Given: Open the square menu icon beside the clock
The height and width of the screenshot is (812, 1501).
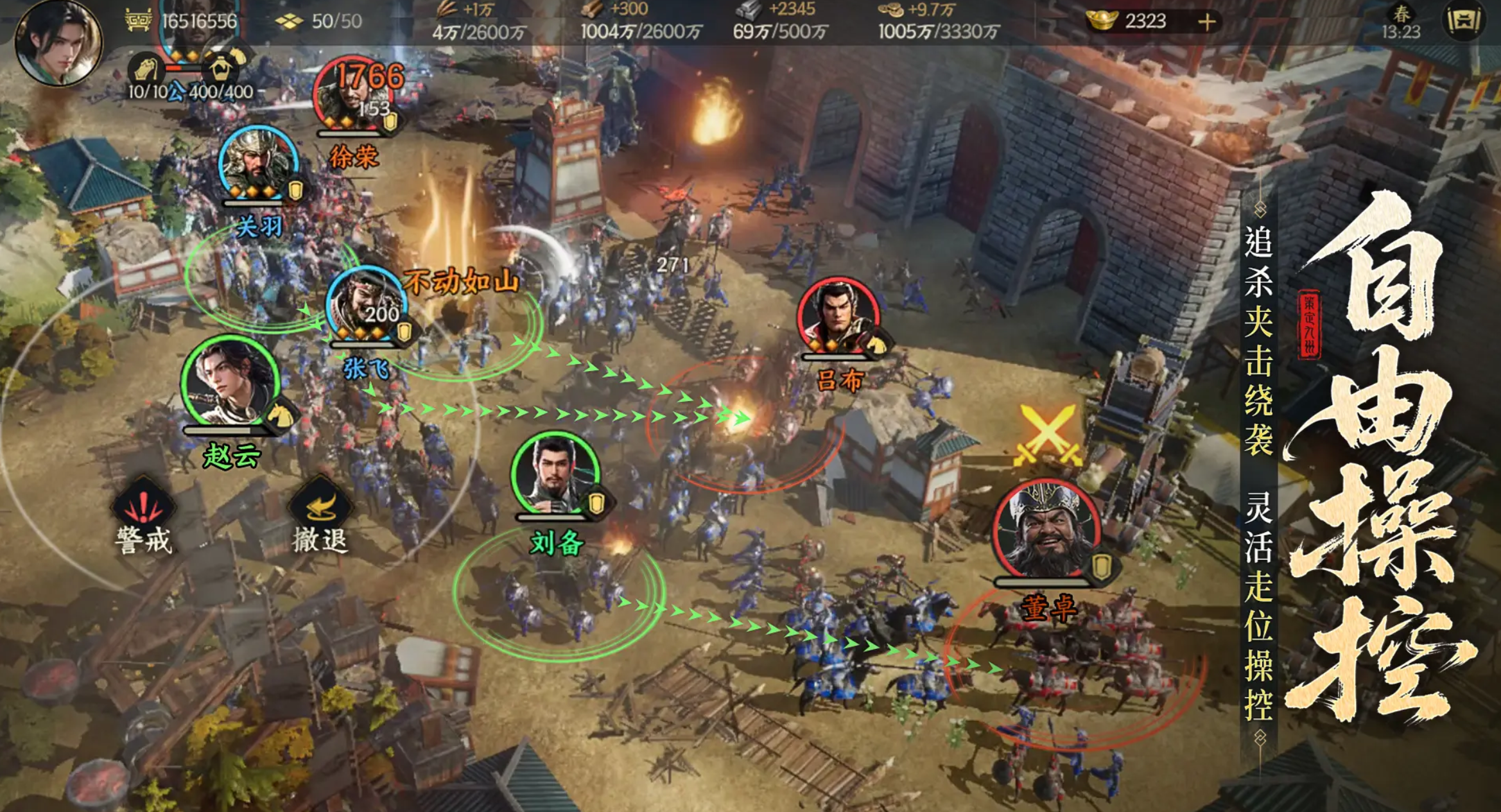Looking at the screenshot, I should (x=1463, y=22).
